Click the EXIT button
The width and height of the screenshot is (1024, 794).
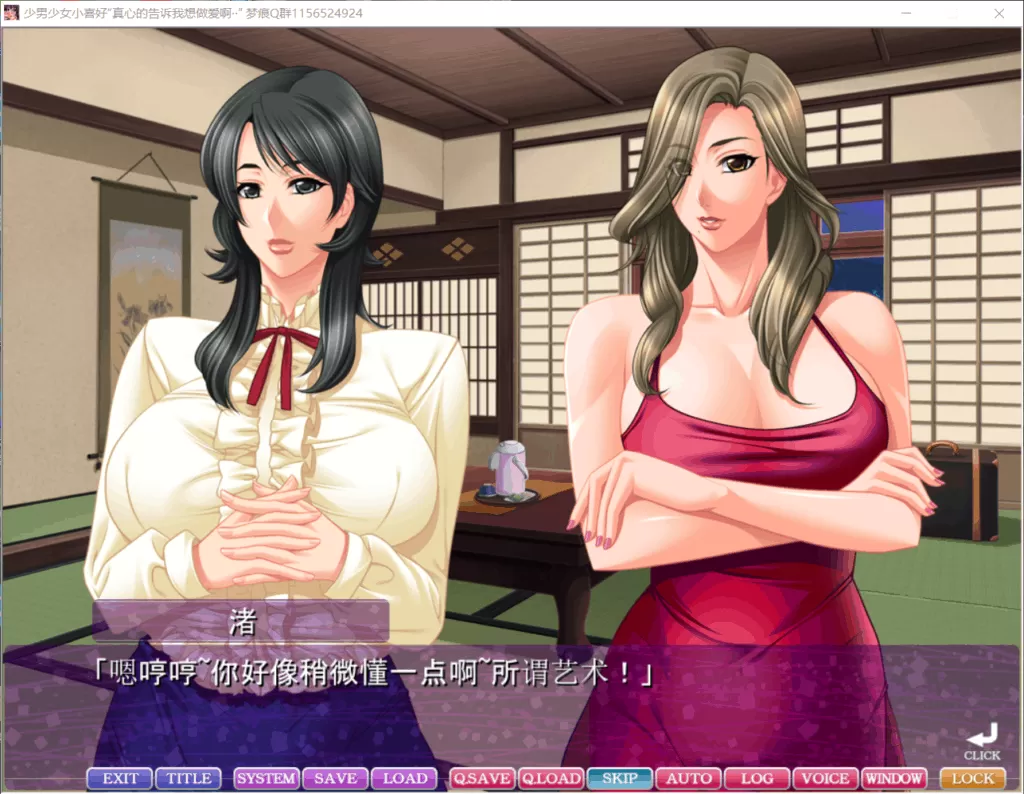click(x=120, y=778)
